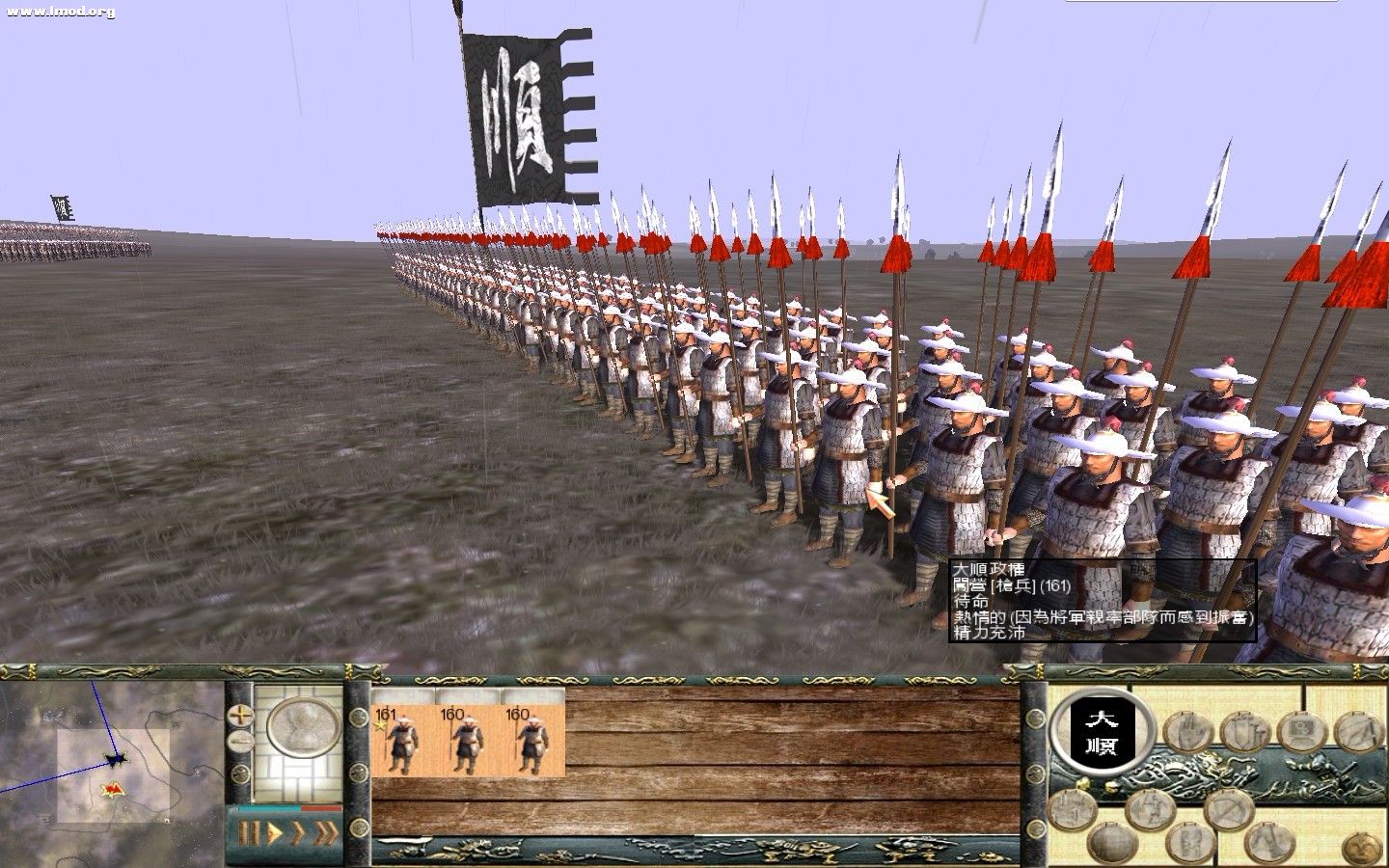Toggle guard mode for the spearmen unit

tap(1244, 731)
